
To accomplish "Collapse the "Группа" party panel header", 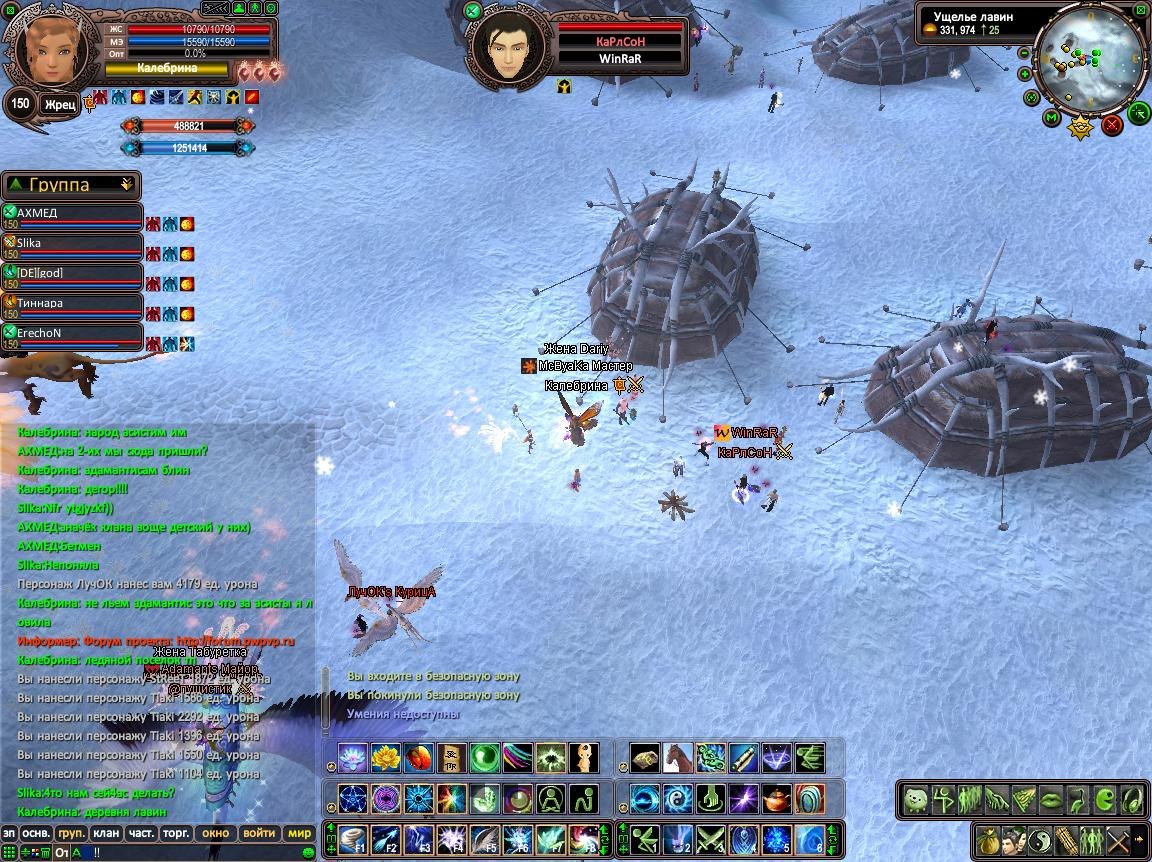I will click(x=126, y=185).
